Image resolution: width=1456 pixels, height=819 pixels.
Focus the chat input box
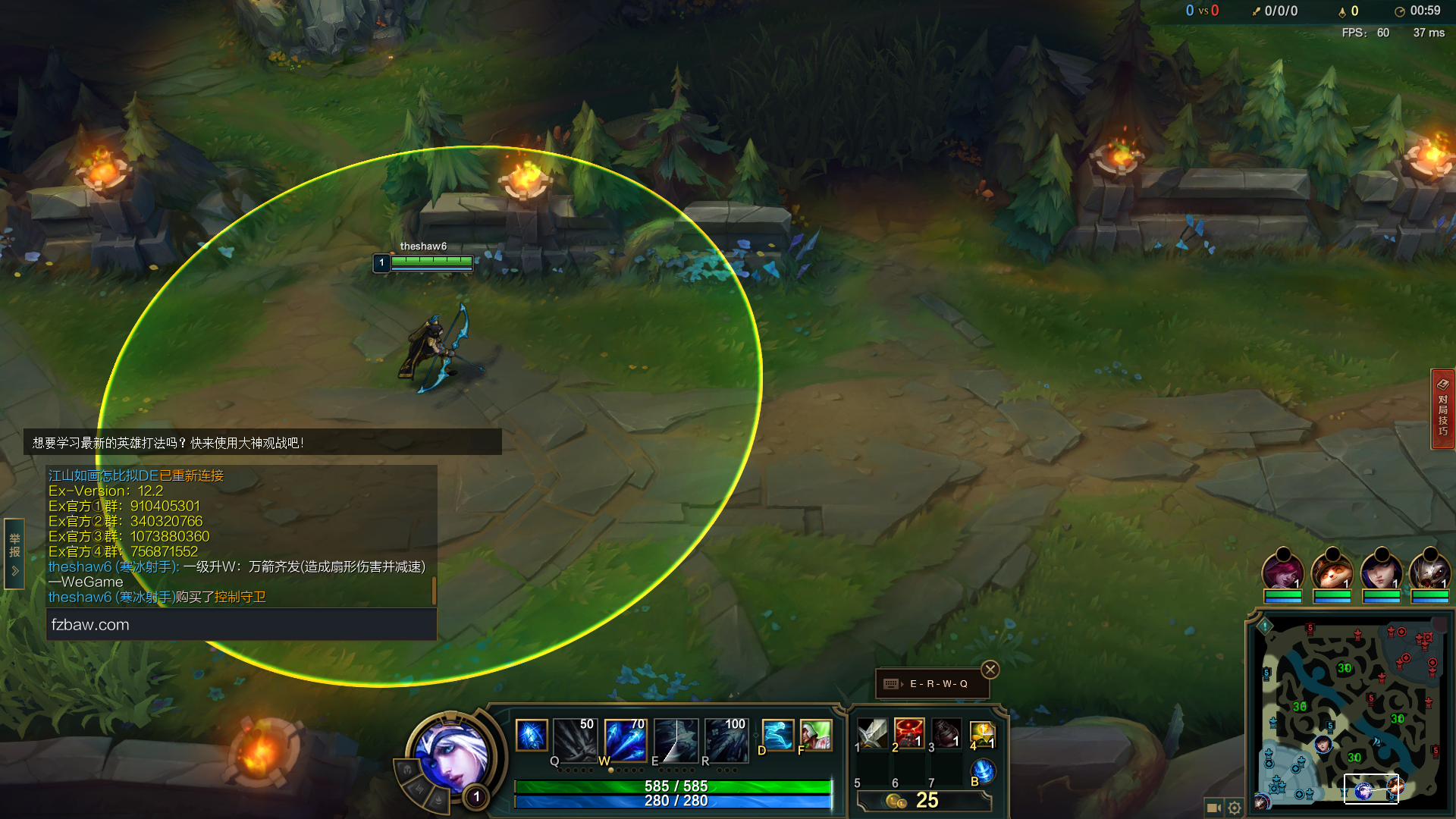click(241, 625)
